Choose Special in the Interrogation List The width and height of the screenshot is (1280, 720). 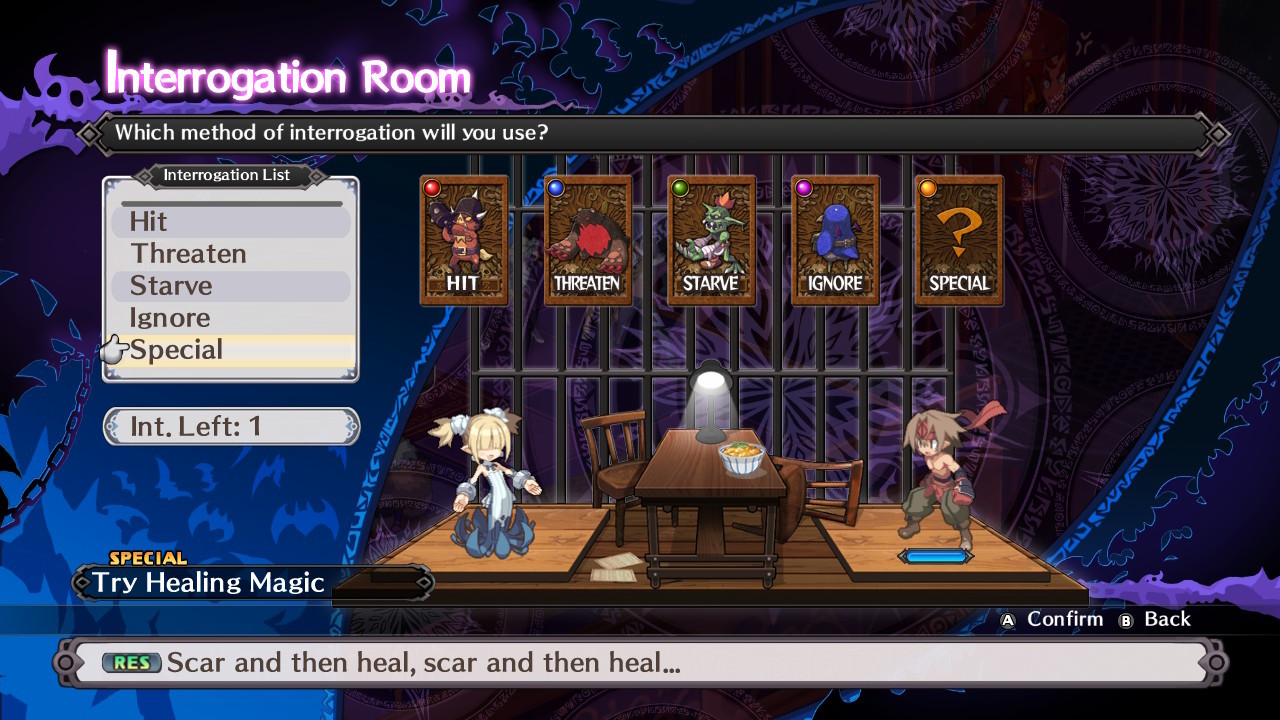pos(230,350)
